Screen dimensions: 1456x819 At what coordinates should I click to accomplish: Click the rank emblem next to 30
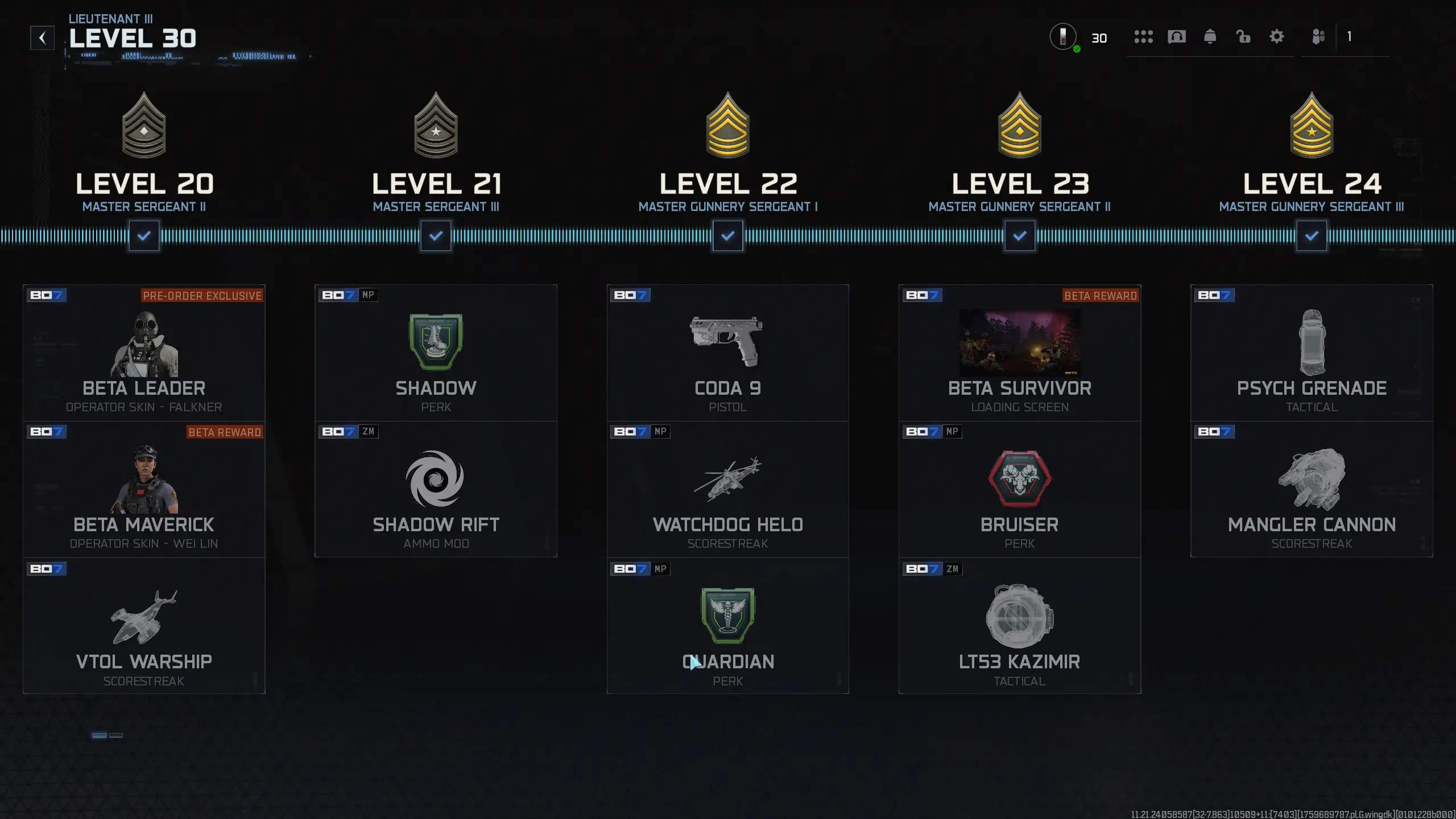(x=1062, y=37)
